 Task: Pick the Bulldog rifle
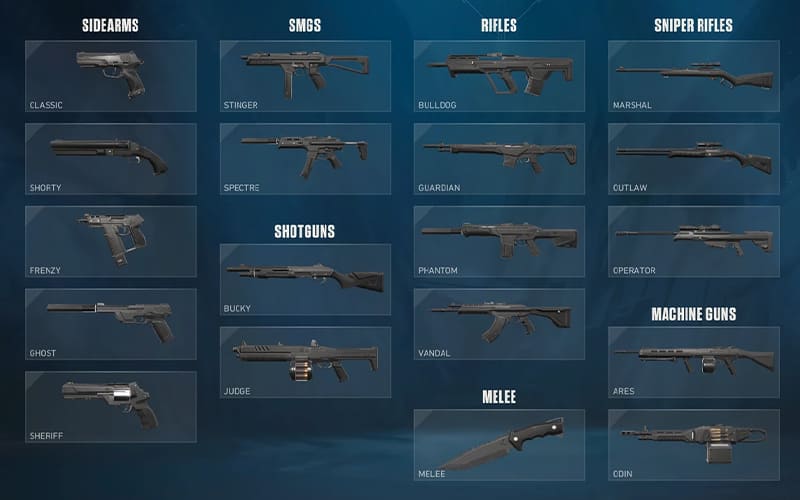click(x=499, y=76)
